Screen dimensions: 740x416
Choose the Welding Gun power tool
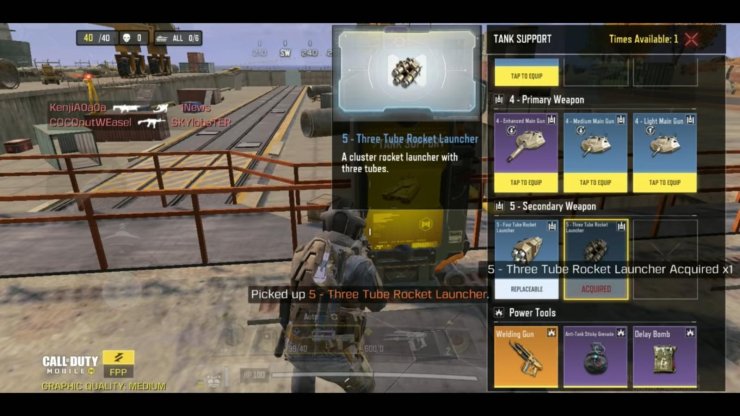tap(527, 355)
